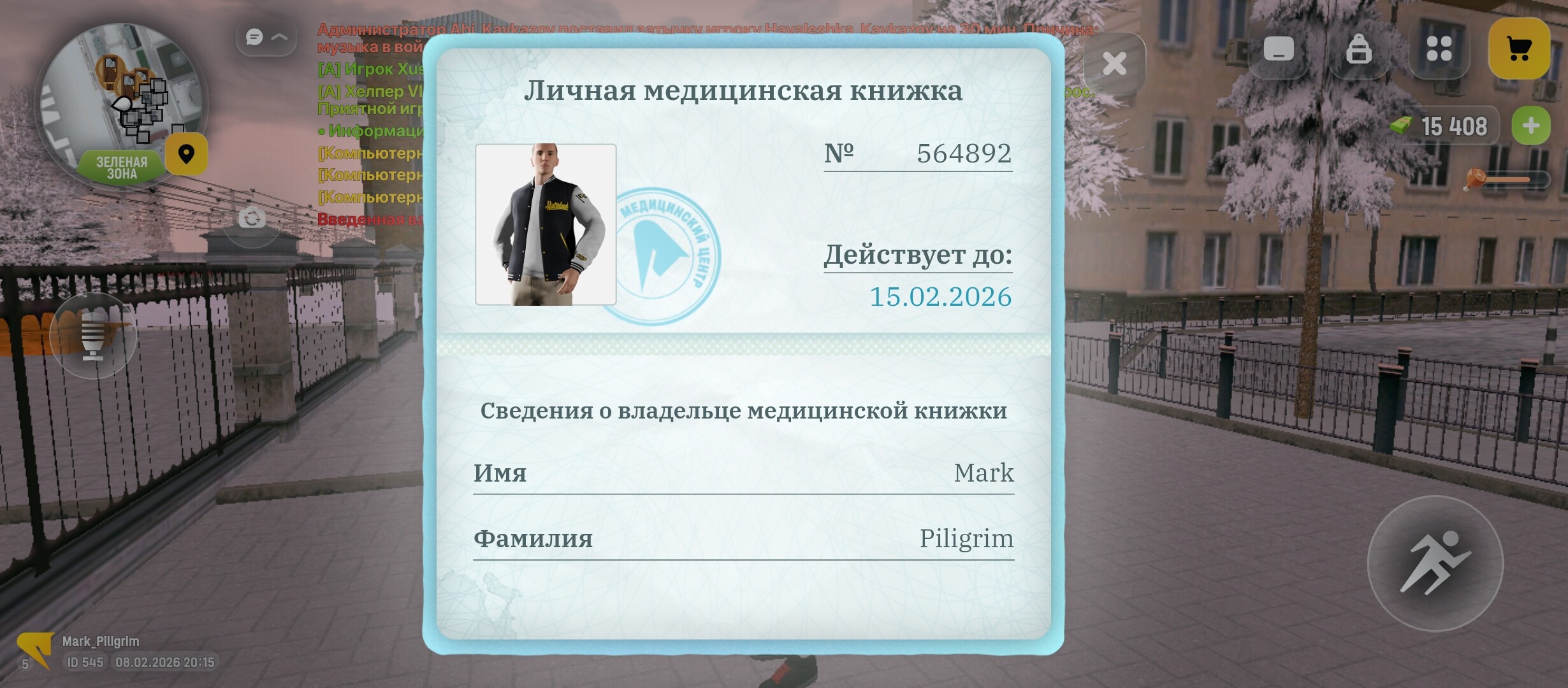
Task: Open the shopping cart store
Action: click(1519, 47)
